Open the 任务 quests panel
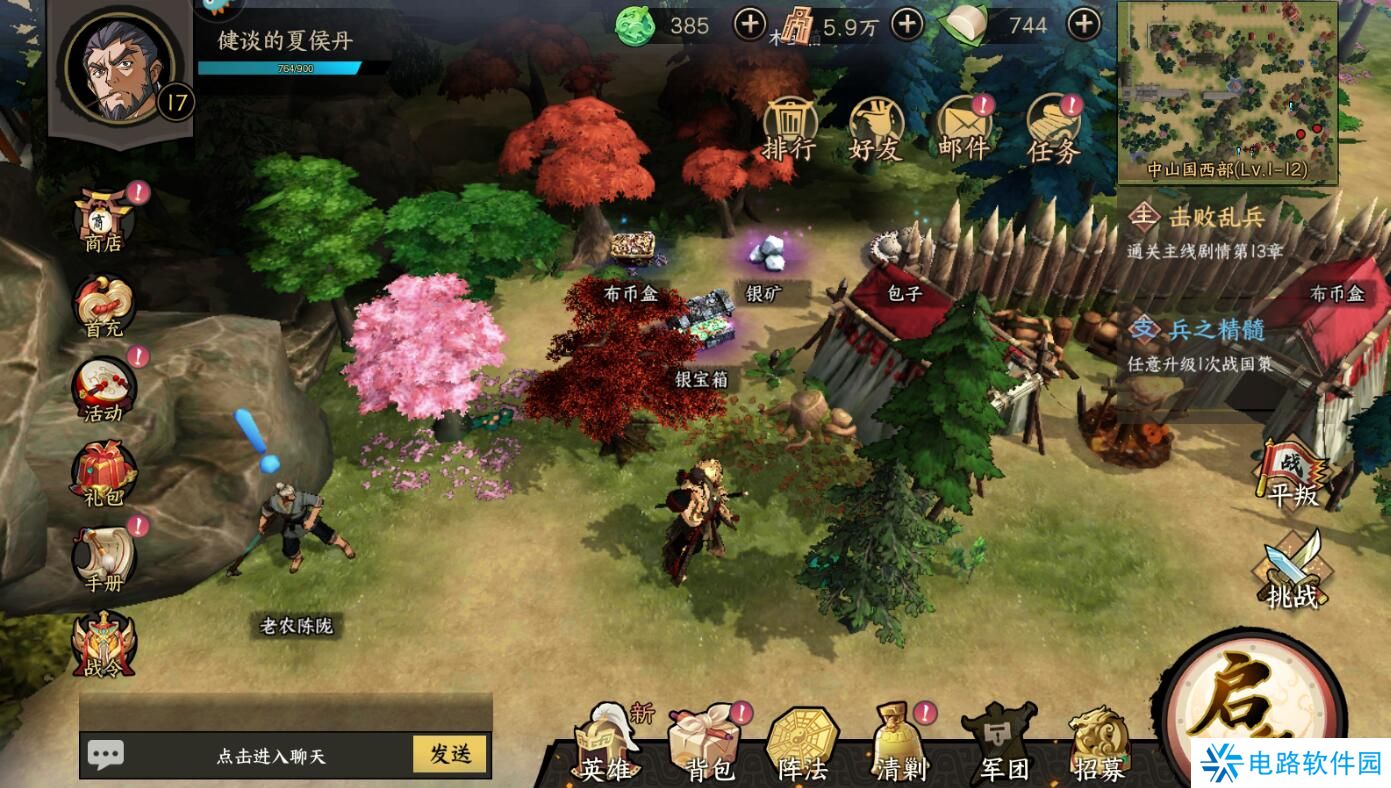Screen dimensions: 1391x788 click(x=1054, y=132)
